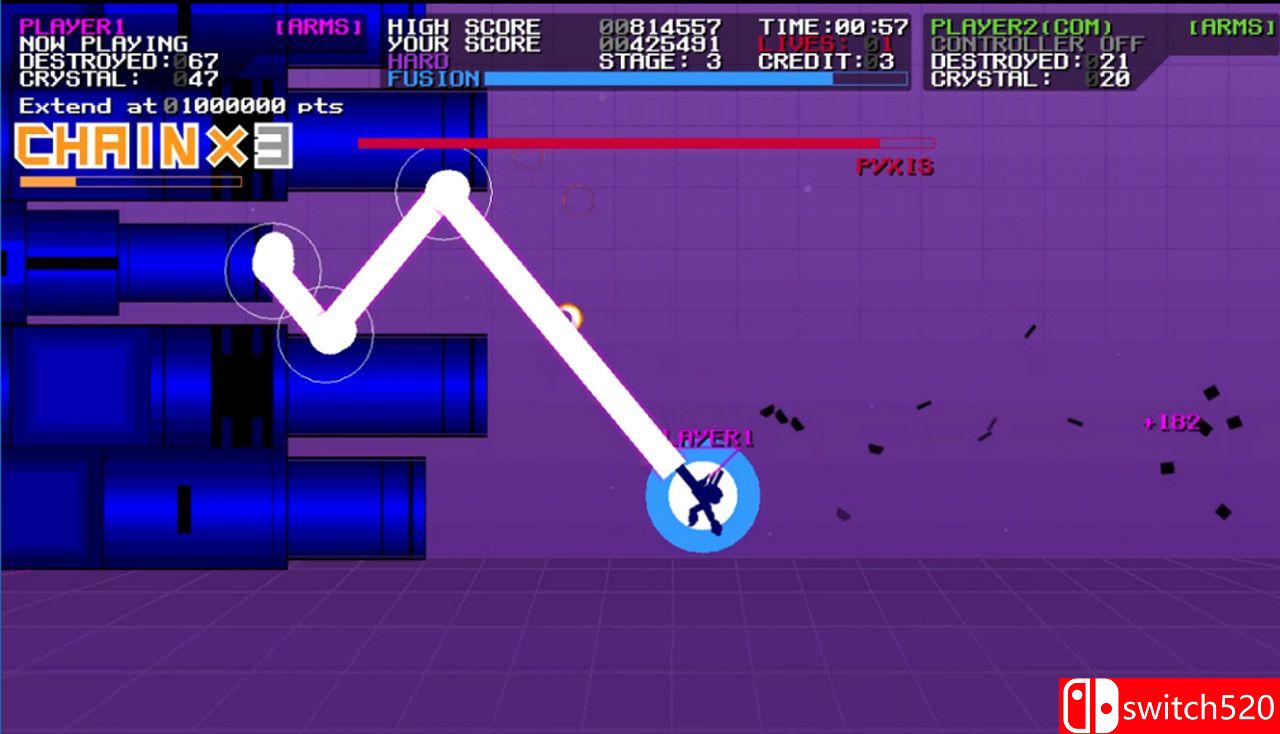Viewport: 1280px width, 734px height.
Task: Select the YOUR SCORE entry
Action: tap(465, 42)
